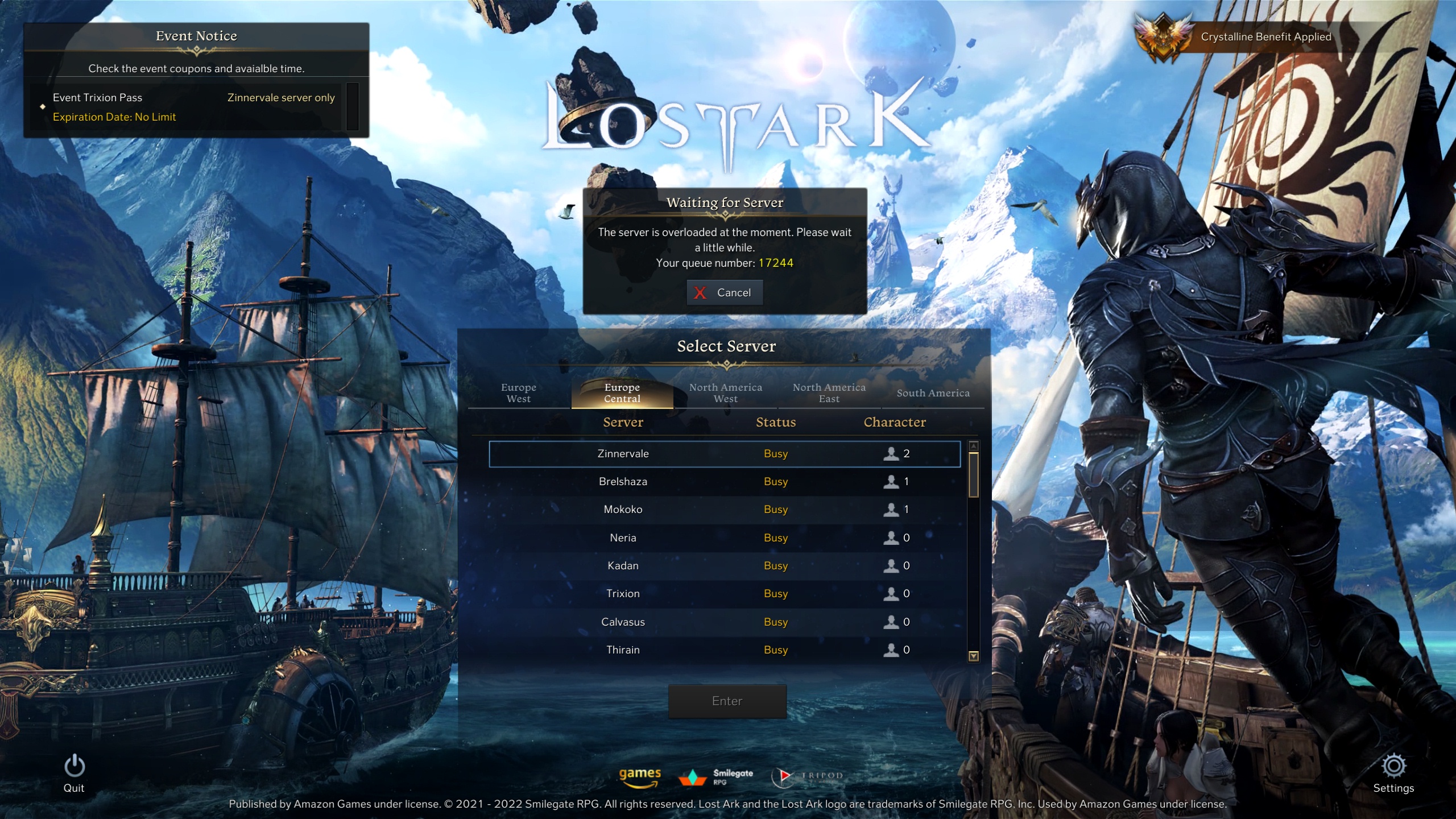
Task: Choose the Thirain server
Action: coord(724,650)
